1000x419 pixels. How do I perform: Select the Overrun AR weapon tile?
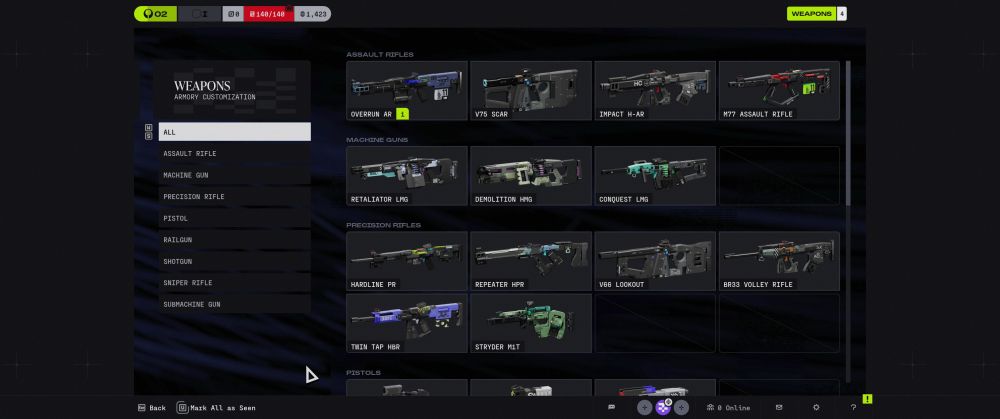click(x=407, y=91)
